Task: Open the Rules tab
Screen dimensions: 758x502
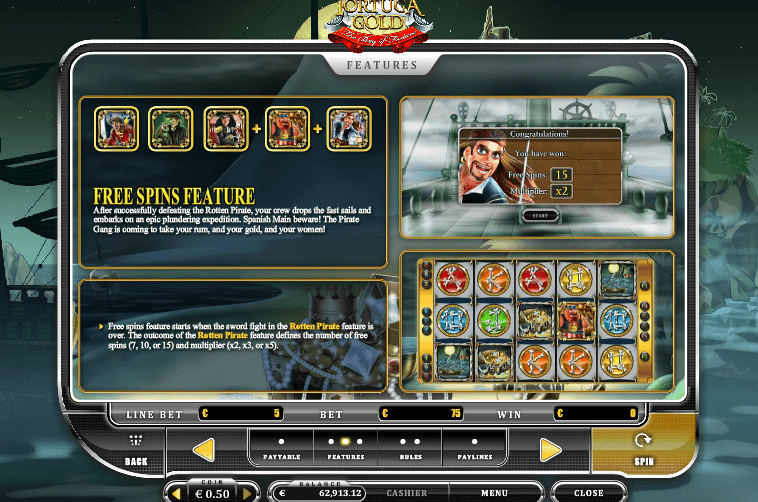Action: point(410,448)
